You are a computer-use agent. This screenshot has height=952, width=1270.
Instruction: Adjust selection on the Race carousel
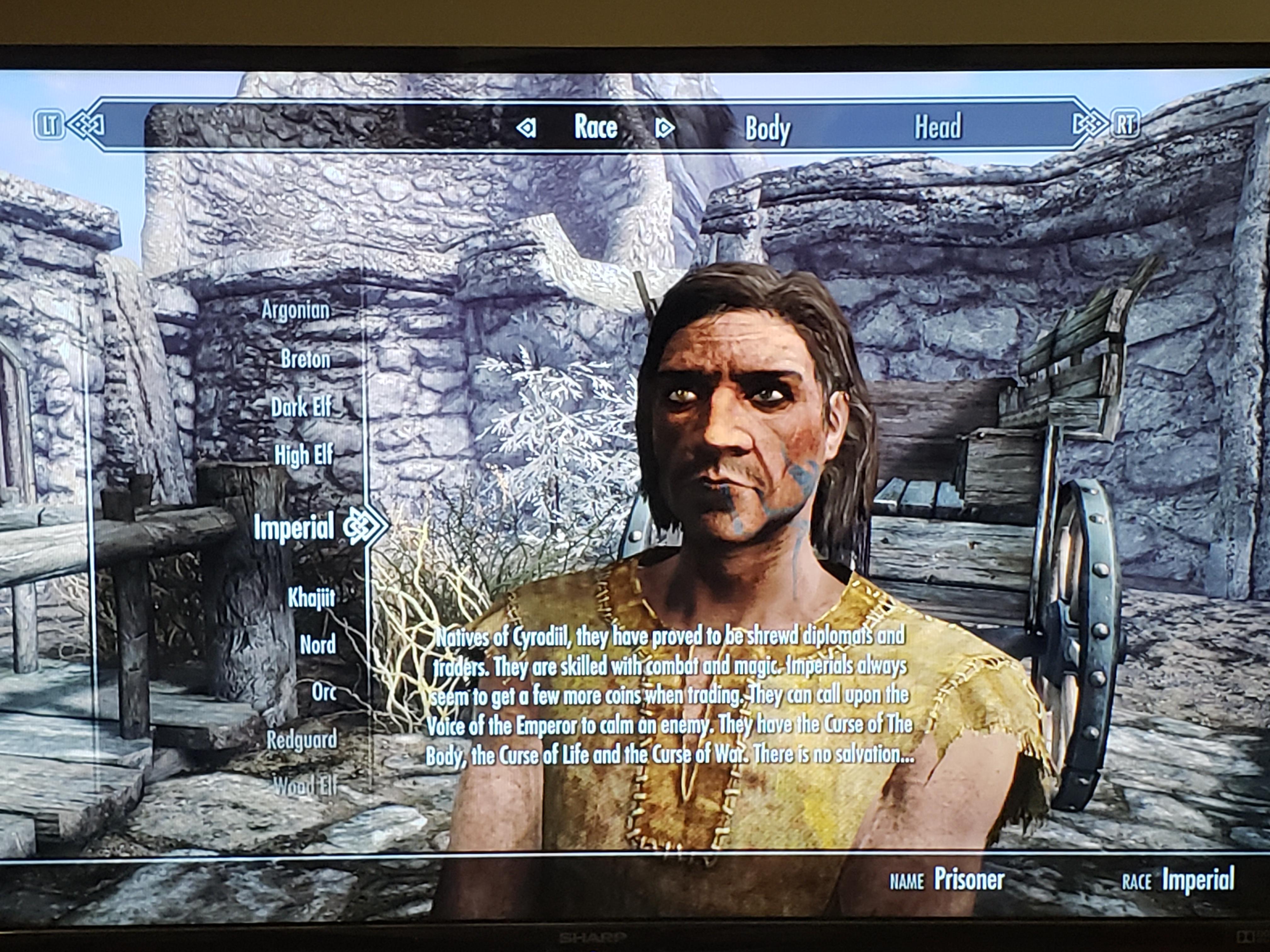point(596,127)
